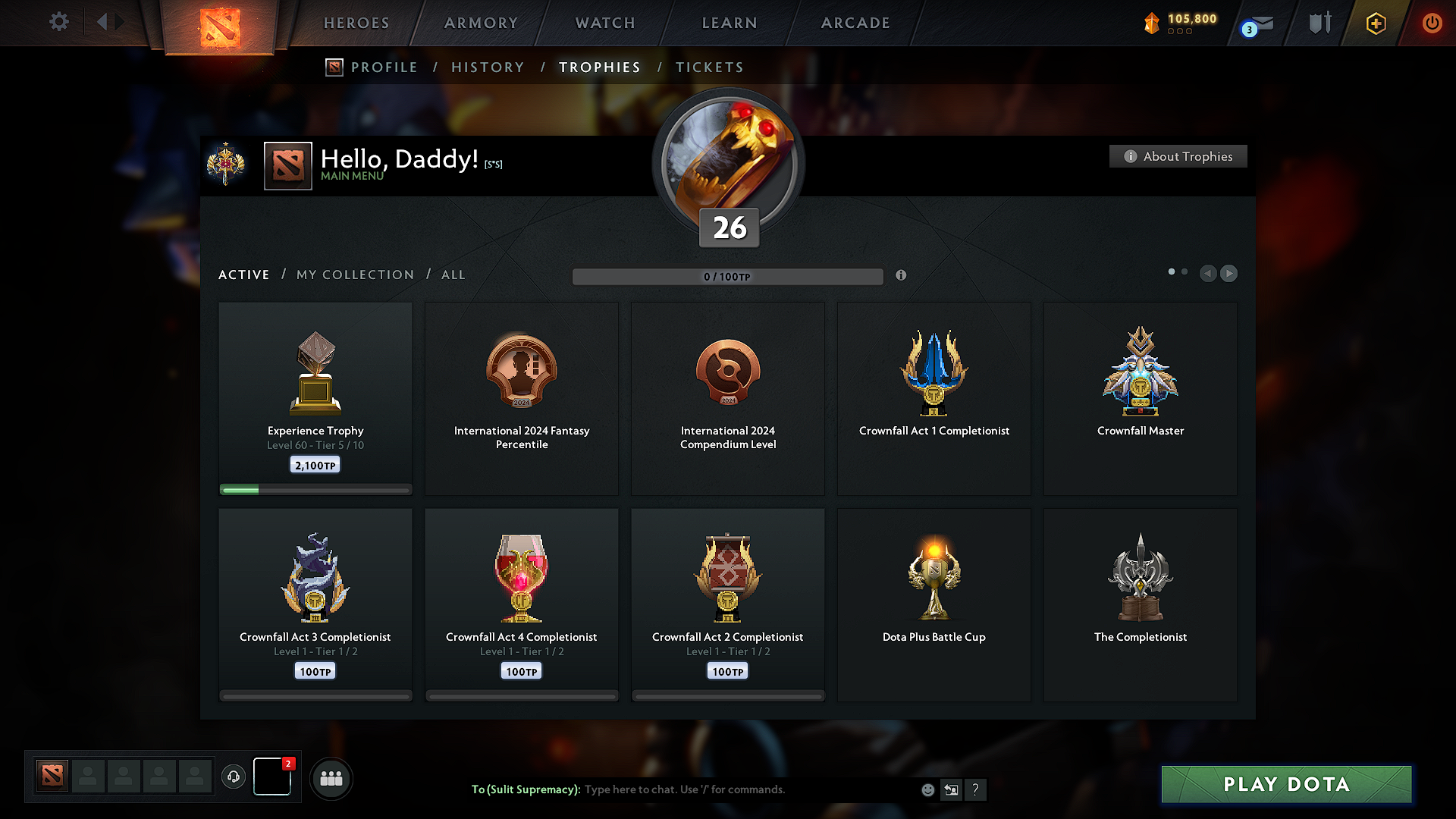This screenshot has height=819, width=1456.
Task: Click the 0/100TP progress bar
Action: click(x=728, y=276)
